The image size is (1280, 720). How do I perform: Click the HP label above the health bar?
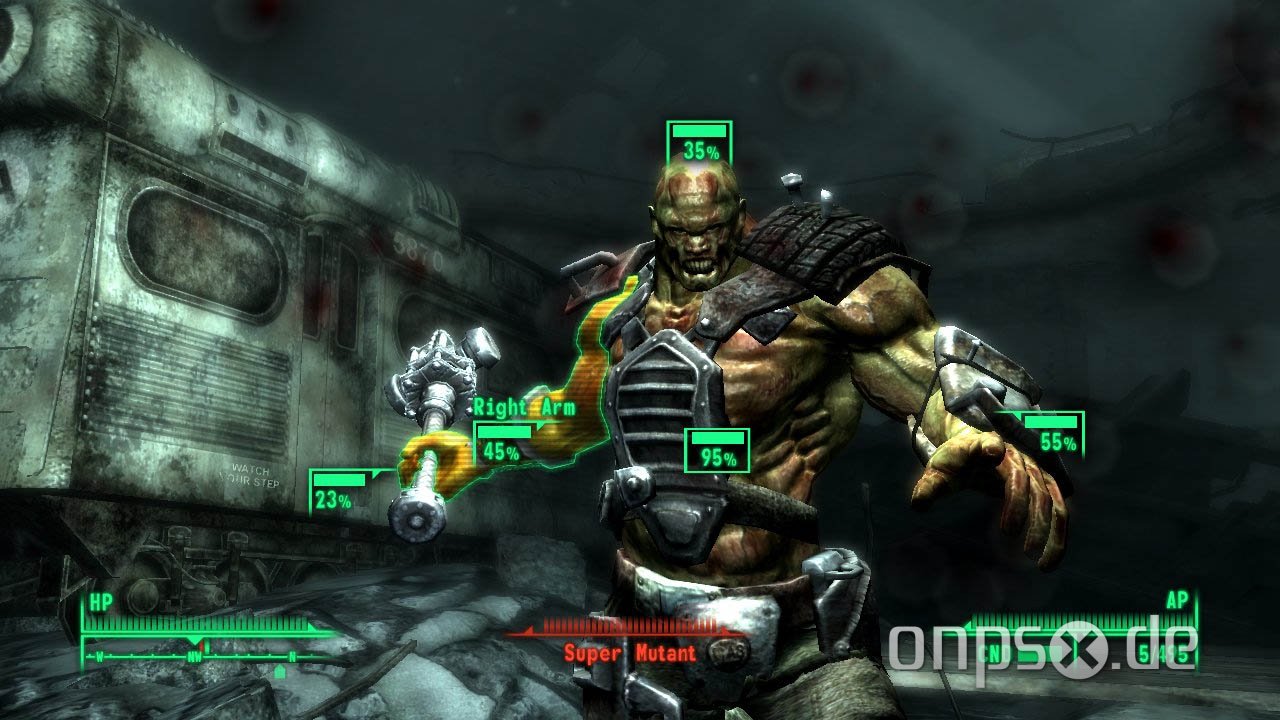pos(100,602)
